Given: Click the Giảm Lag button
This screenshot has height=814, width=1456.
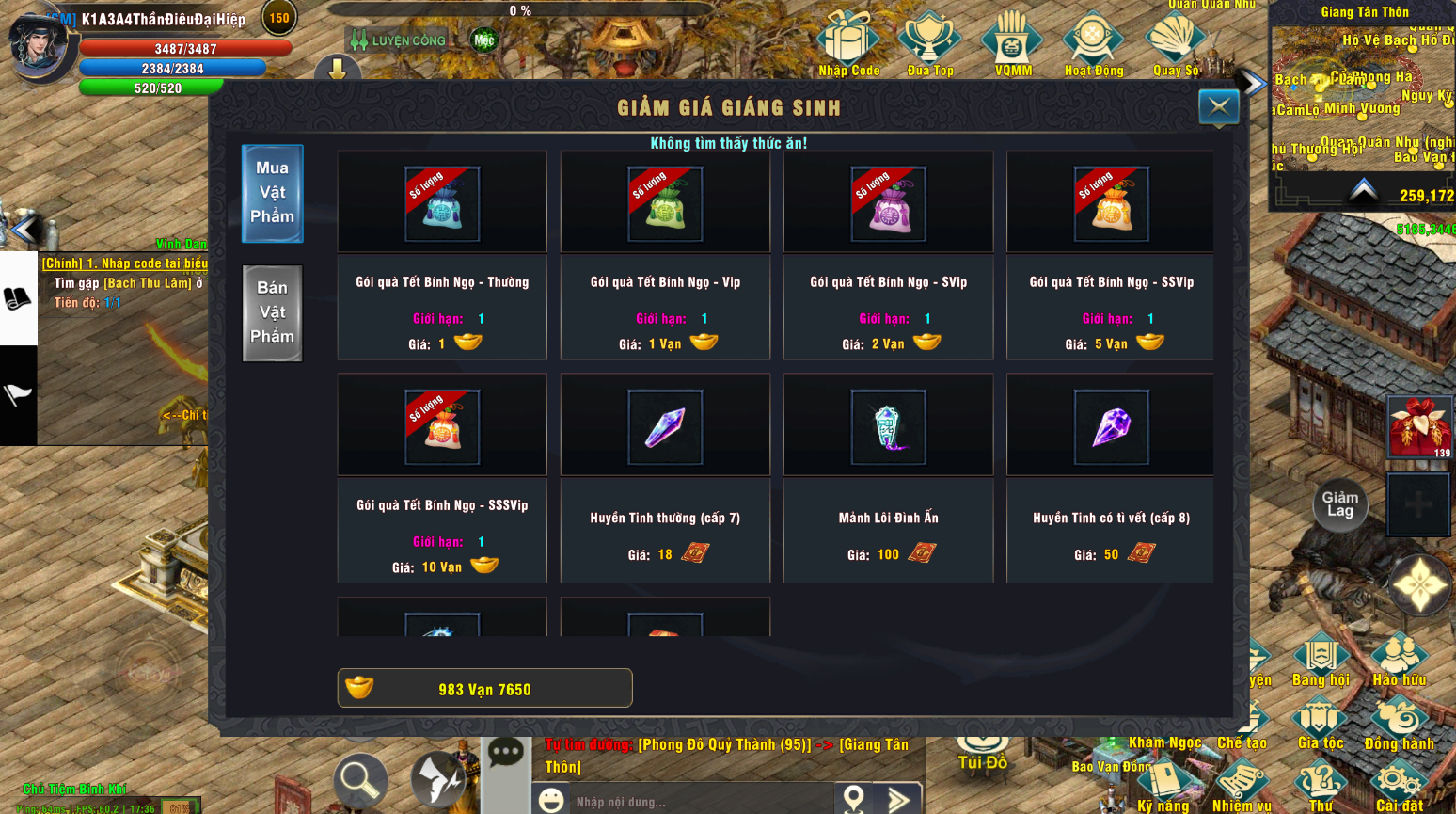Looking at the screenshot, I should point(1339,505).
